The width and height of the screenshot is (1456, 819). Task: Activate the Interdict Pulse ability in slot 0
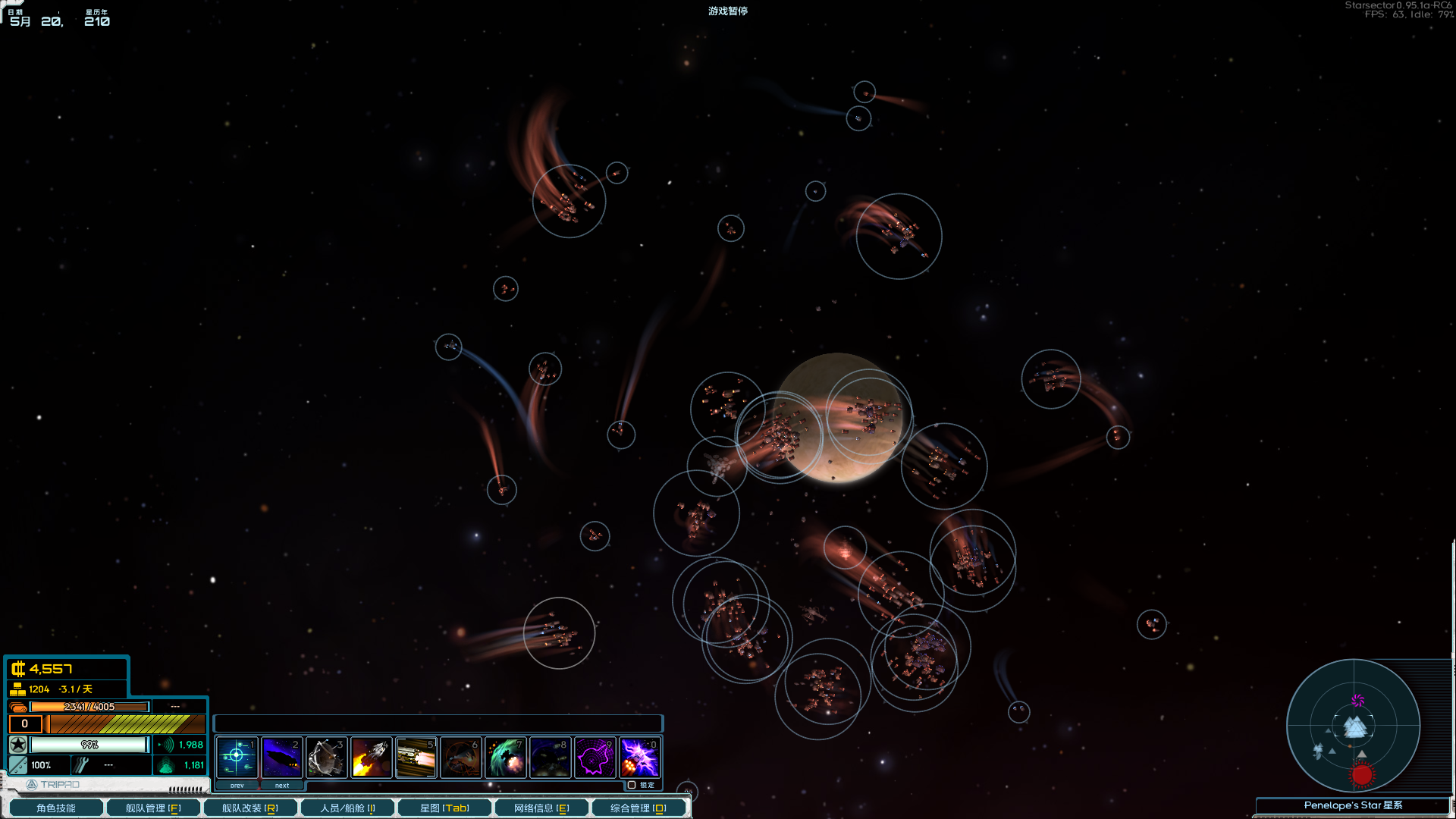tap(641, 757)
